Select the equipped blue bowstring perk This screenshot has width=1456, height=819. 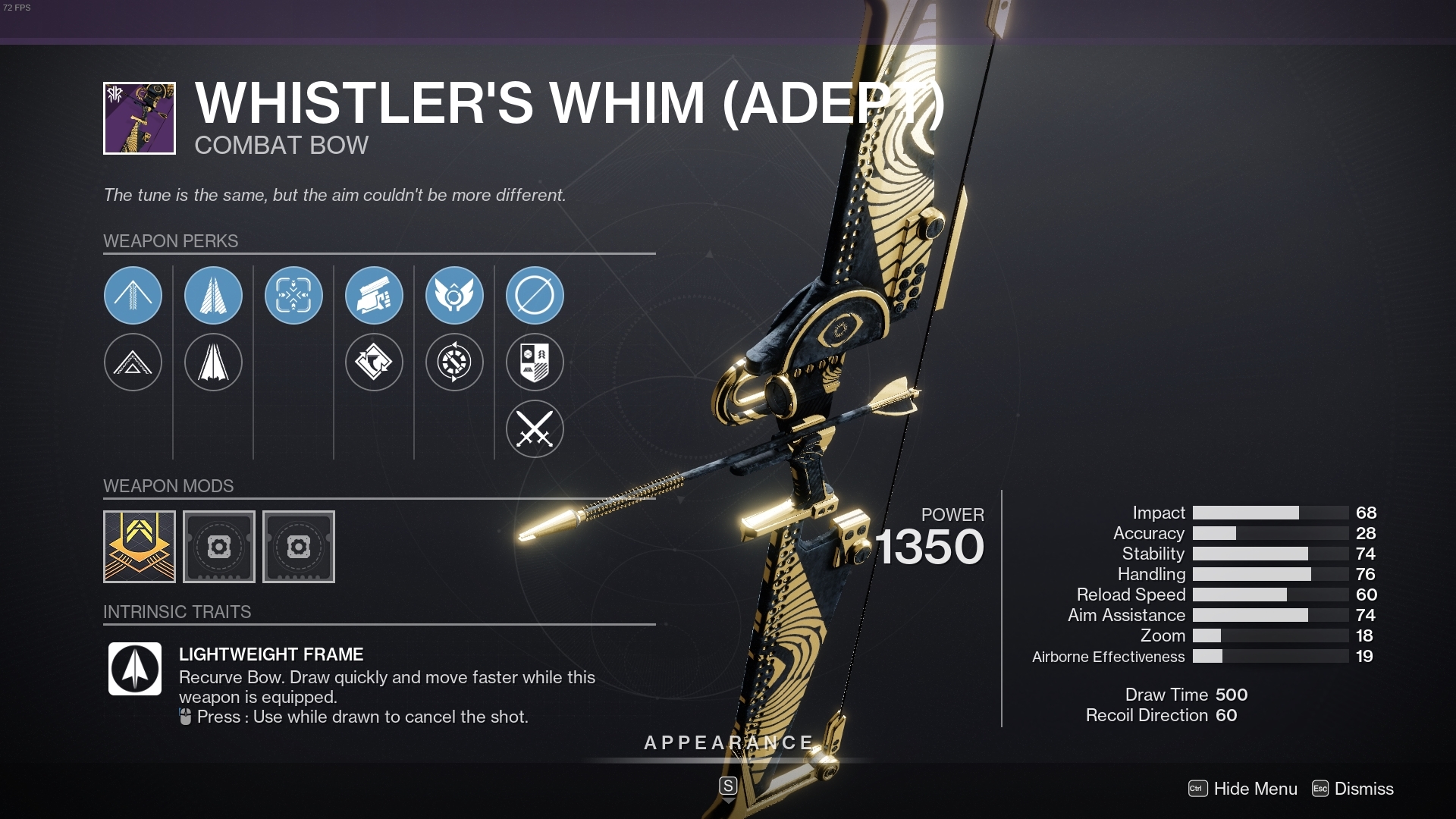coord(133,296)
